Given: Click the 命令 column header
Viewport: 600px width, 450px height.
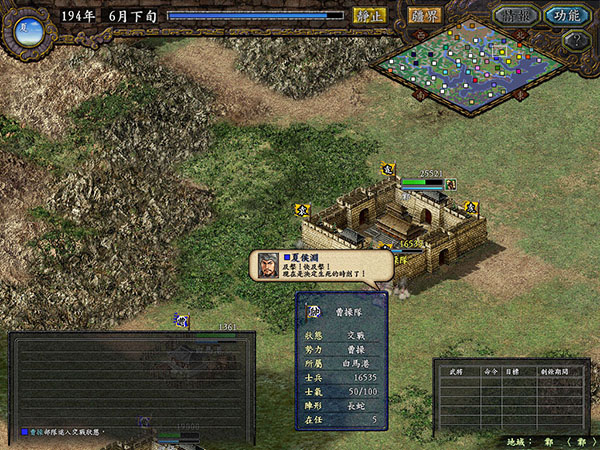Looking at the screenshot, I should [488, 369].
